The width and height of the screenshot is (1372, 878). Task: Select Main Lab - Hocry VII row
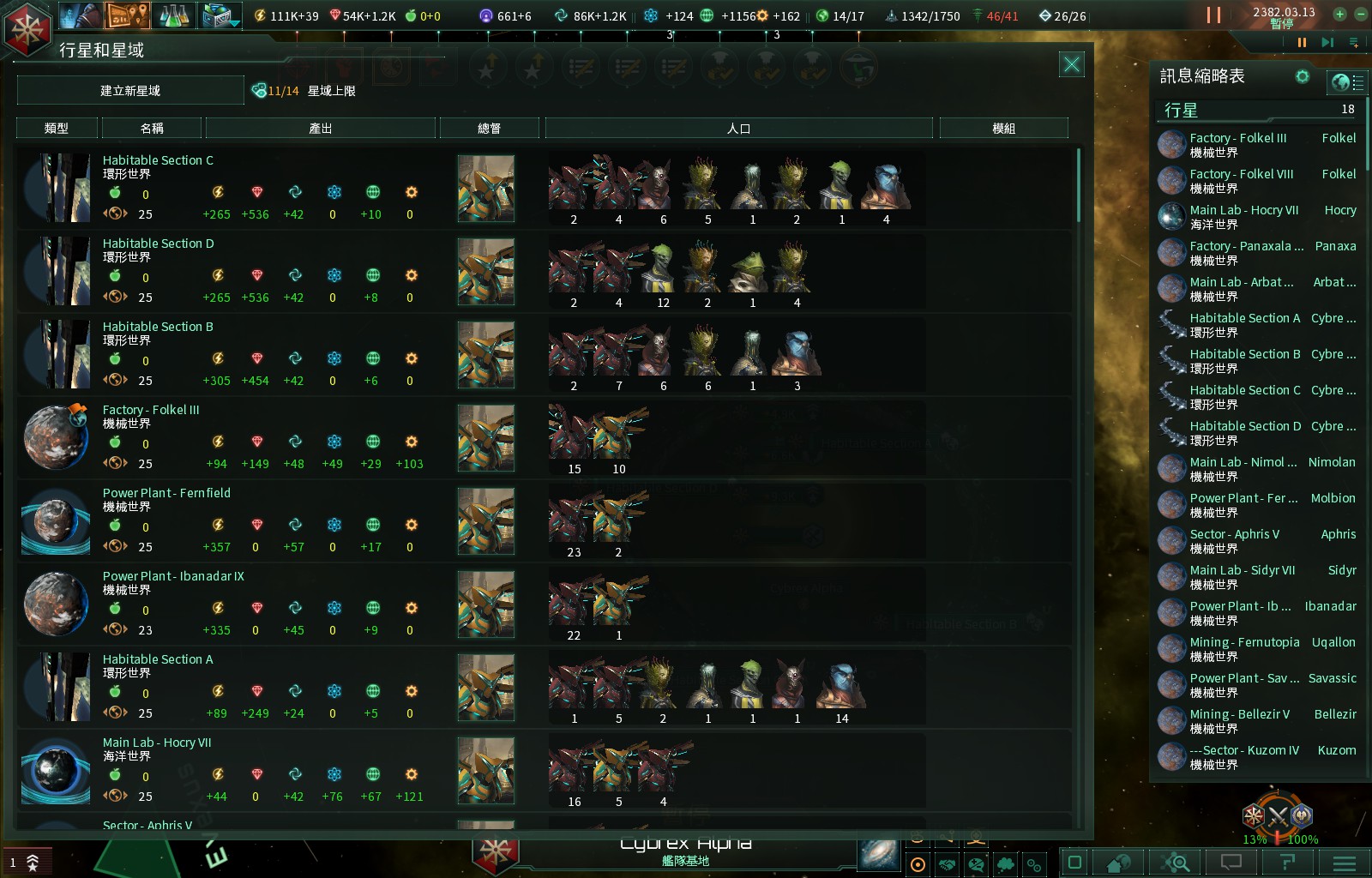coord(157,743)
